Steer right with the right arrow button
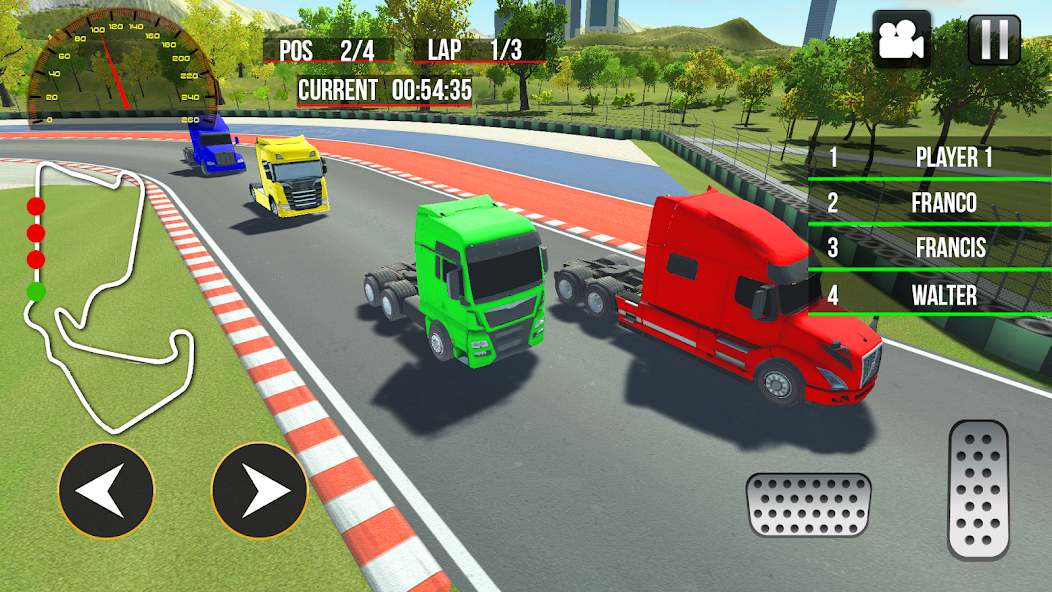1052x592 pixels. [x=258, y=491]
